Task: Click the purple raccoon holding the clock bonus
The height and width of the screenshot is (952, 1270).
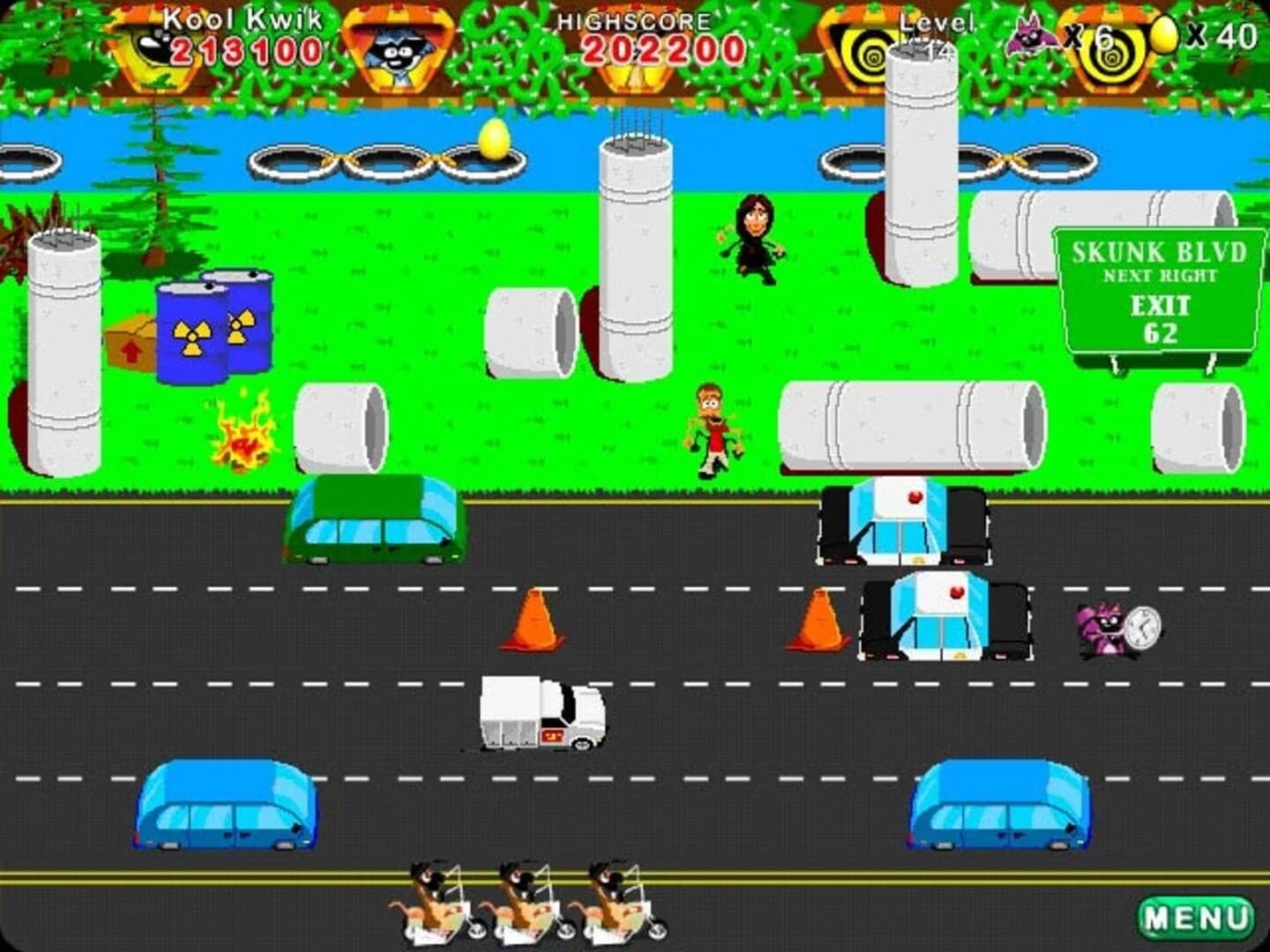Action: [x=1101, y=628]
